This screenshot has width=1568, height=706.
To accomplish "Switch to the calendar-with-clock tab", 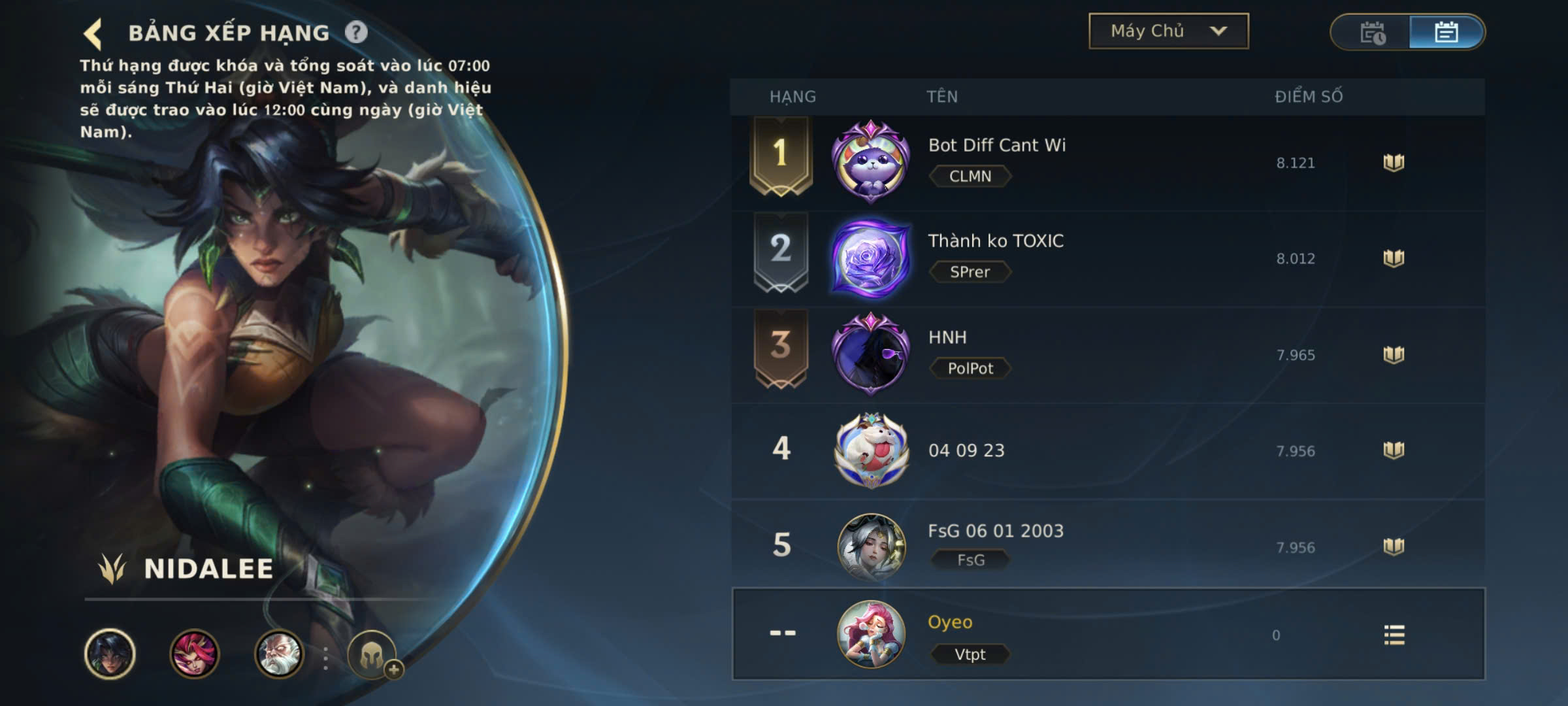I will pos(1372,32).
